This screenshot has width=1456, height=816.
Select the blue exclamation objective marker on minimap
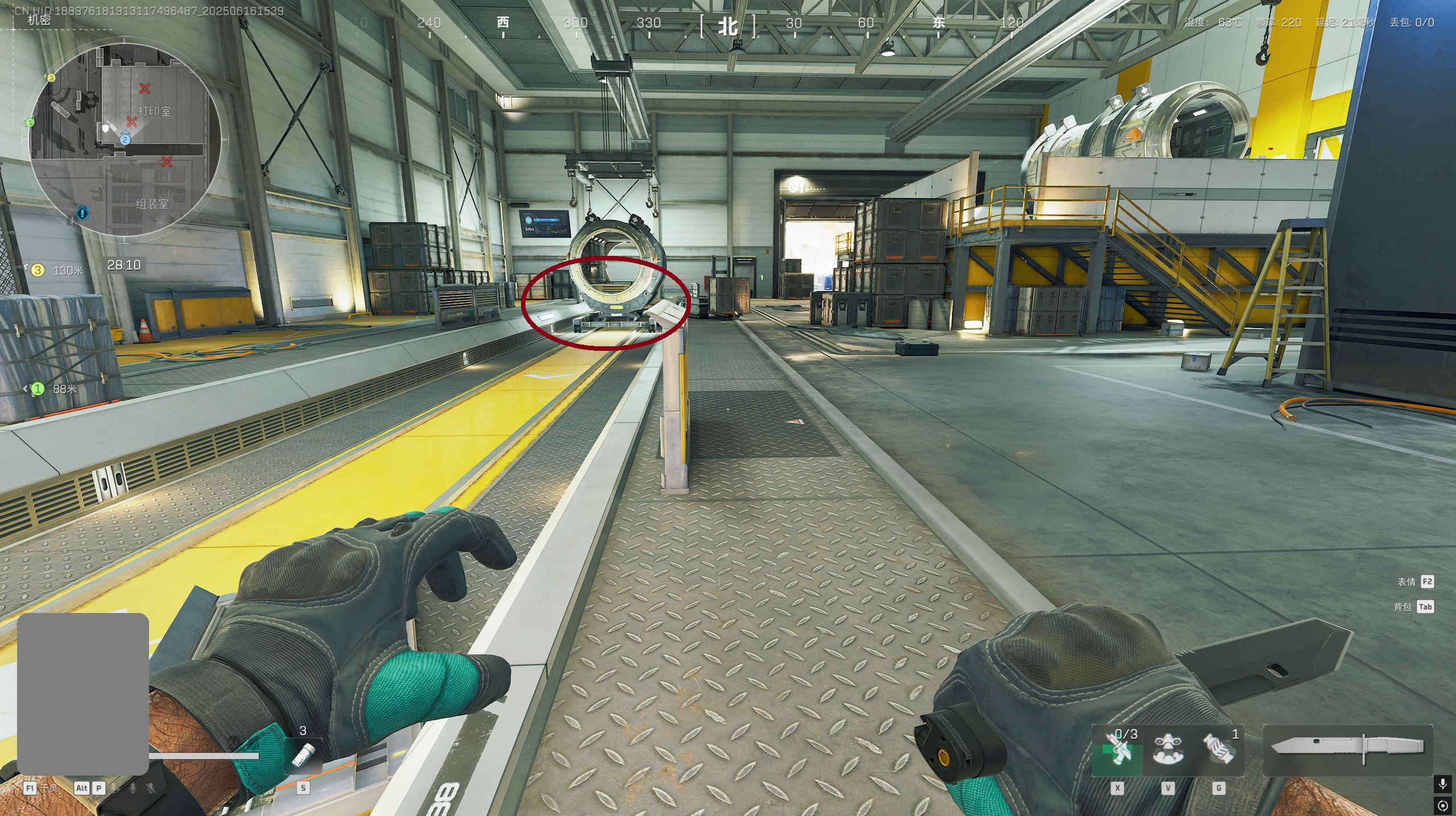pos(82,213)
